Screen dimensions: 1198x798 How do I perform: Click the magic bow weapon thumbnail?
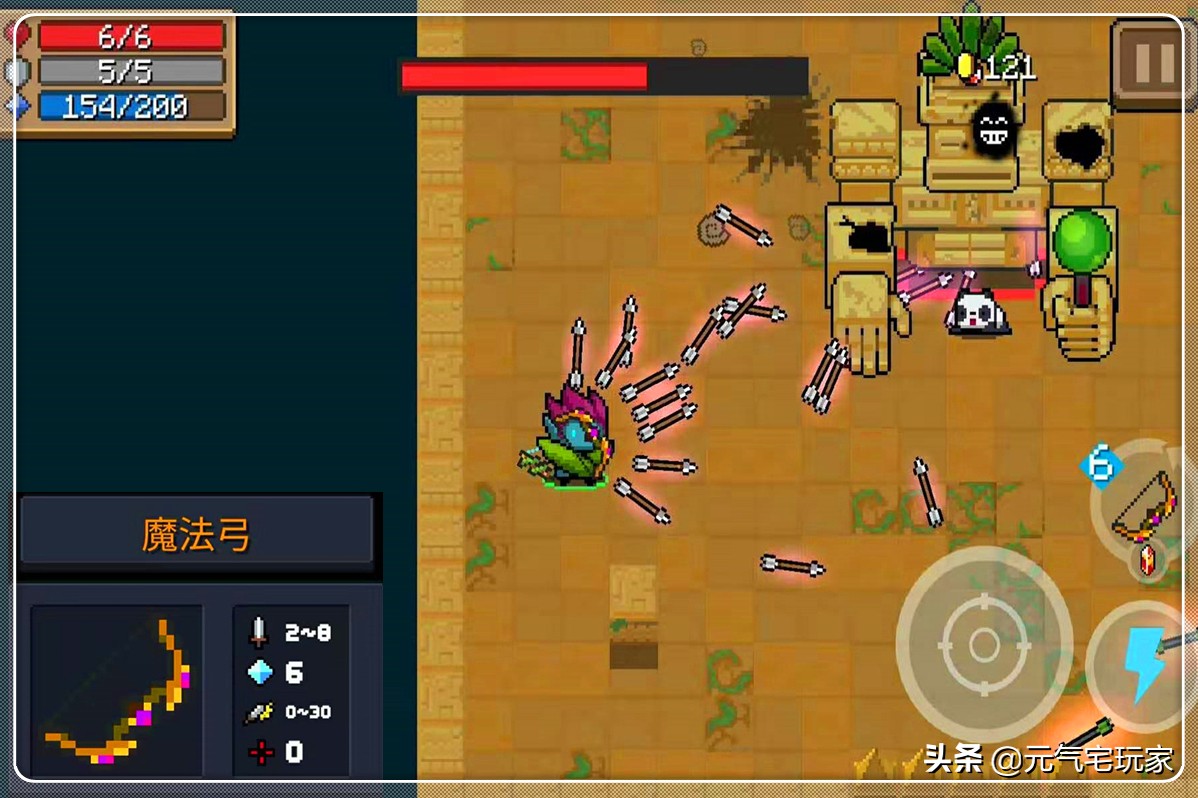tap(117, 690)
